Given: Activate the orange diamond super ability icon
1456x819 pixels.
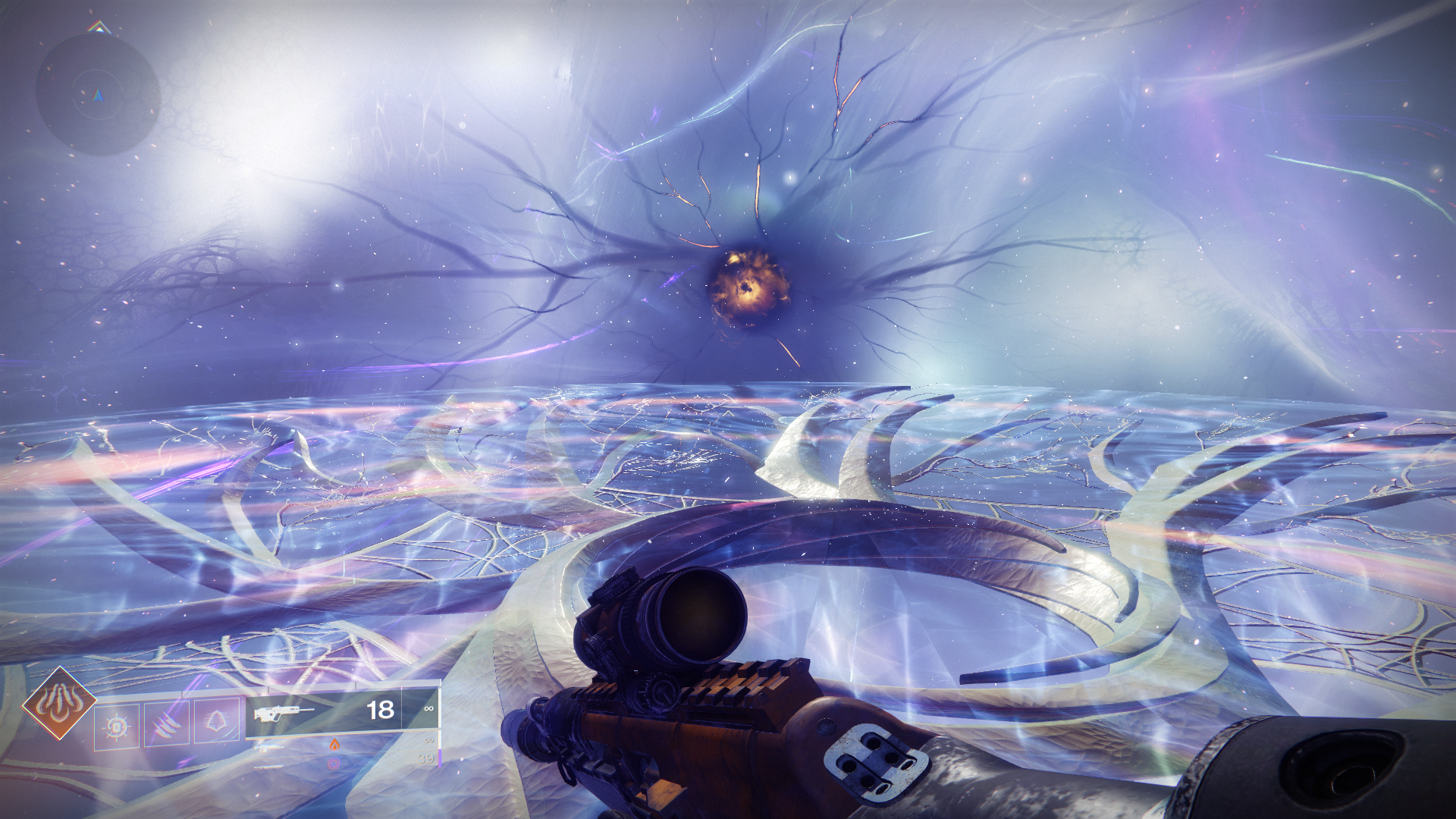Looking at the screenshot, I should click(x=59, y=704).
